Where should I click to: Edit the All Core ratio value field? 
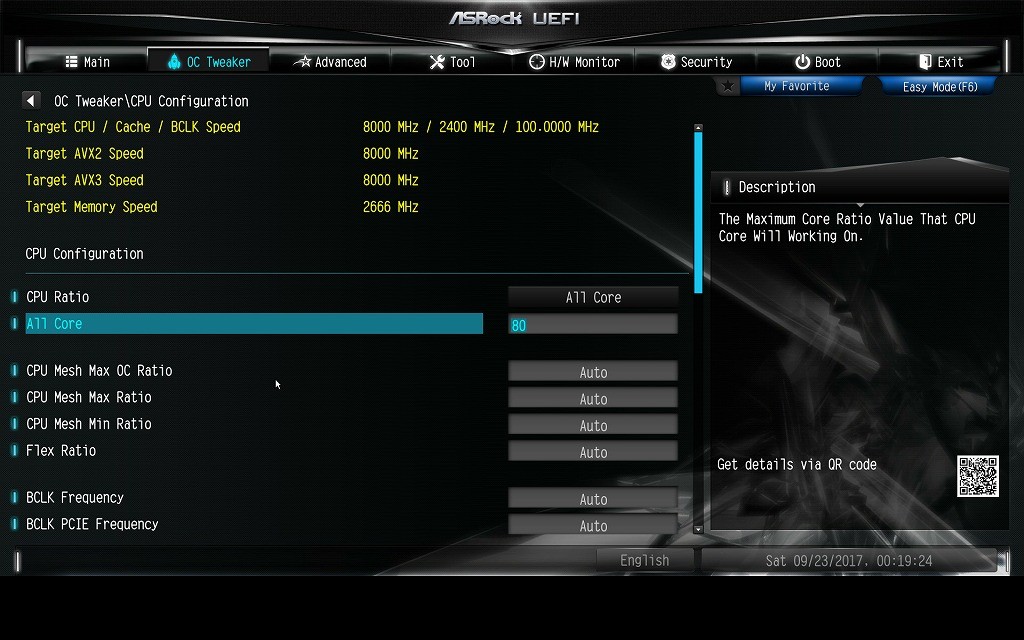(593, 324)
